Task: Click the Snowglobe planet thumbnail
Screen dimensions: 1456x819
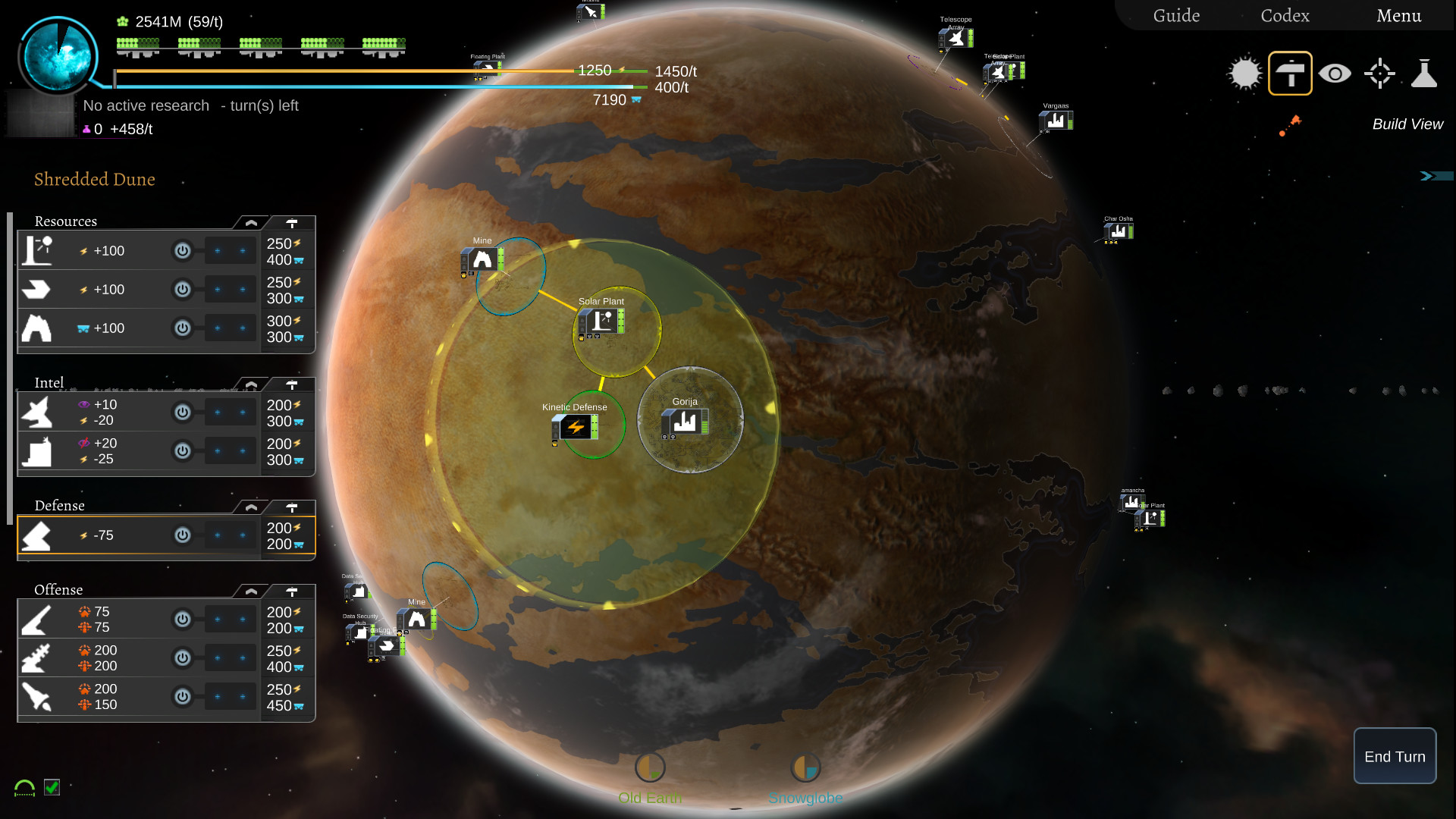Action: [806, 767]
